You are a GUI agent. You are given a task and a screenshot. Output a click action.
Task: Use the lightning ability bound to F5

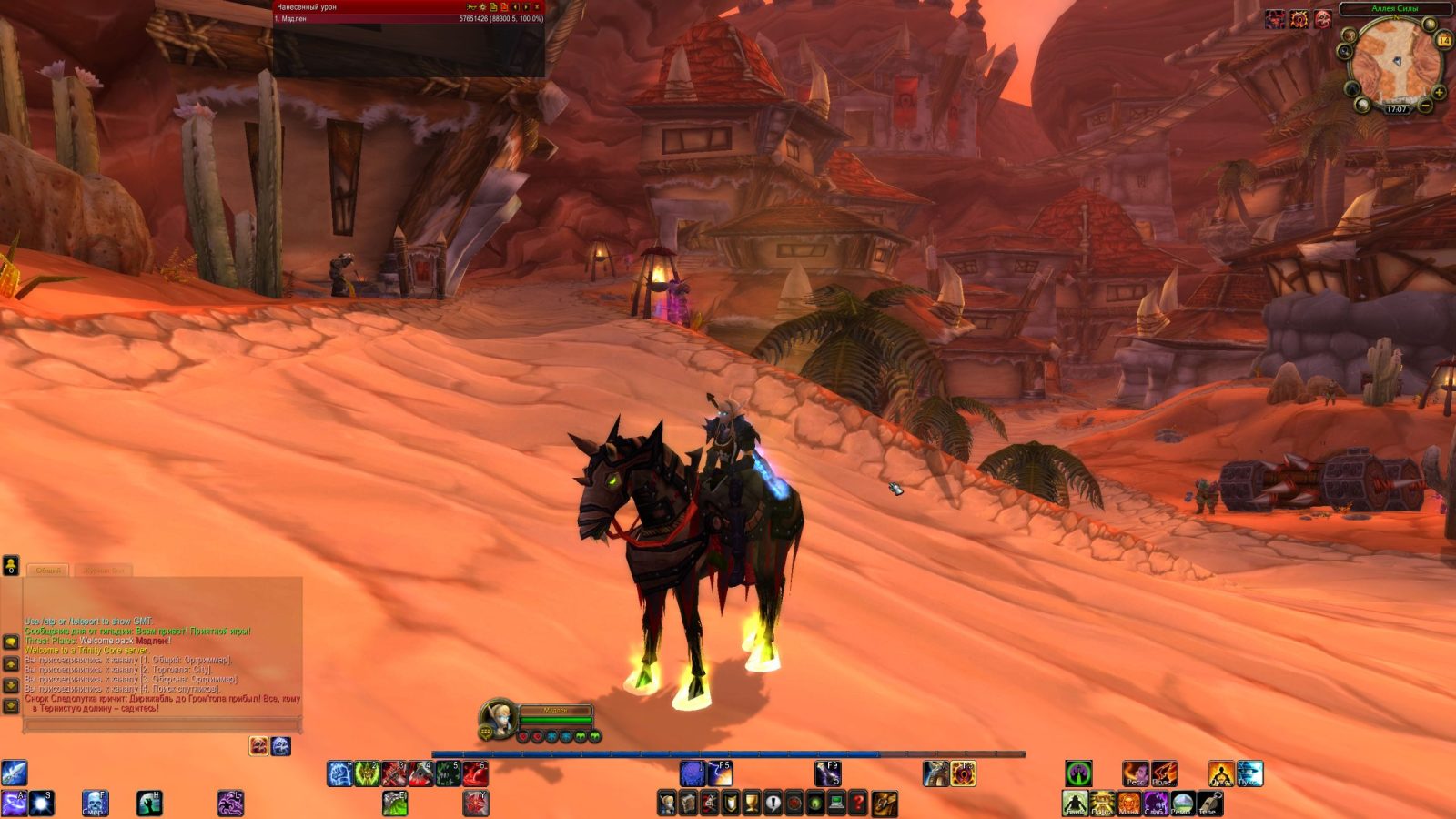pos(719,774)
